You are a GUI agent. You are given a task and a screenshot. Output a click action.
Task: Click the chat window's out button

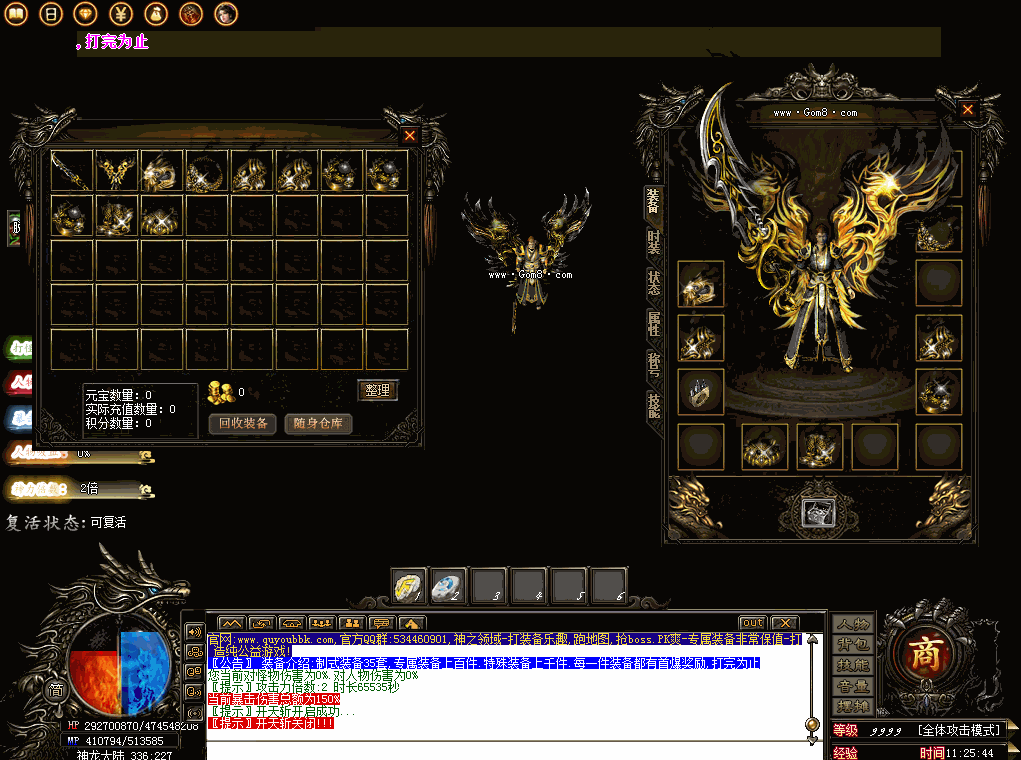[752, 623]
